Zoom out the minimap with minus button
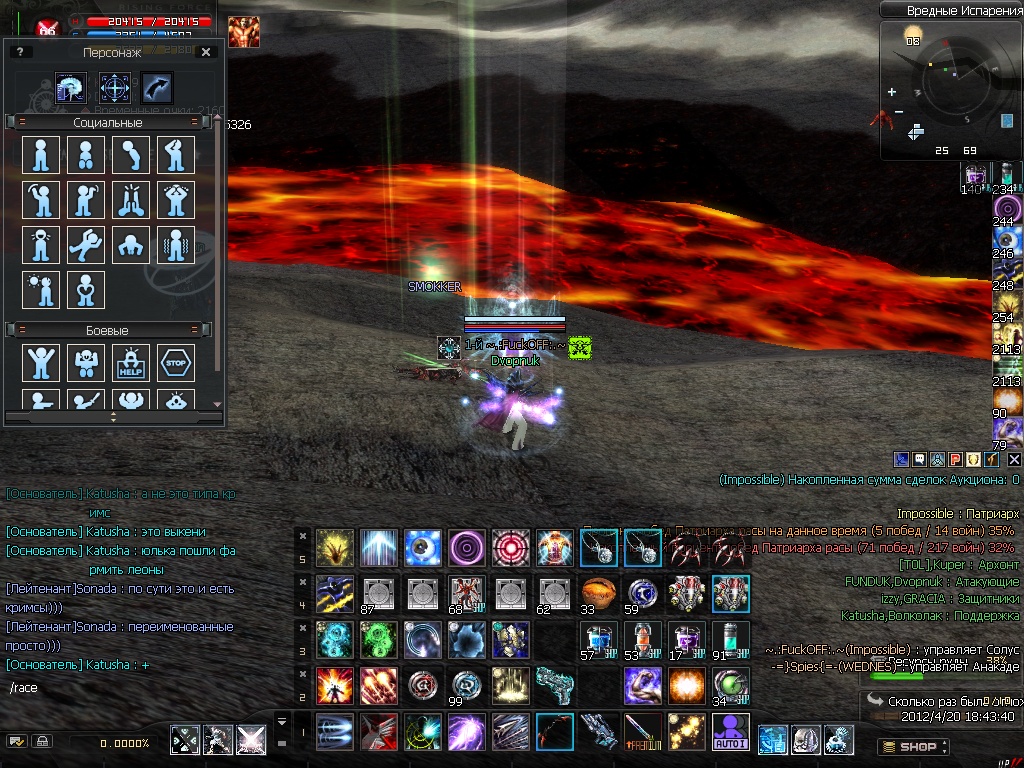Screen dimensions: 1024x768 coord(899,111)
